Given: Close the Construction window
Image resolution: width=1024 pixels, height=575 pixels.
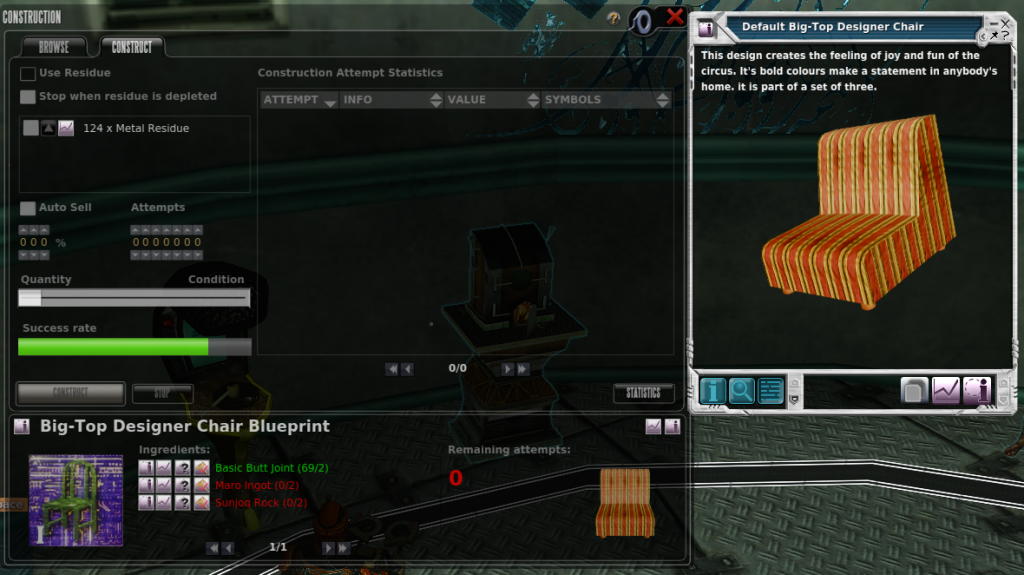Looking at the screenshot, I should [x=675, y=17].
